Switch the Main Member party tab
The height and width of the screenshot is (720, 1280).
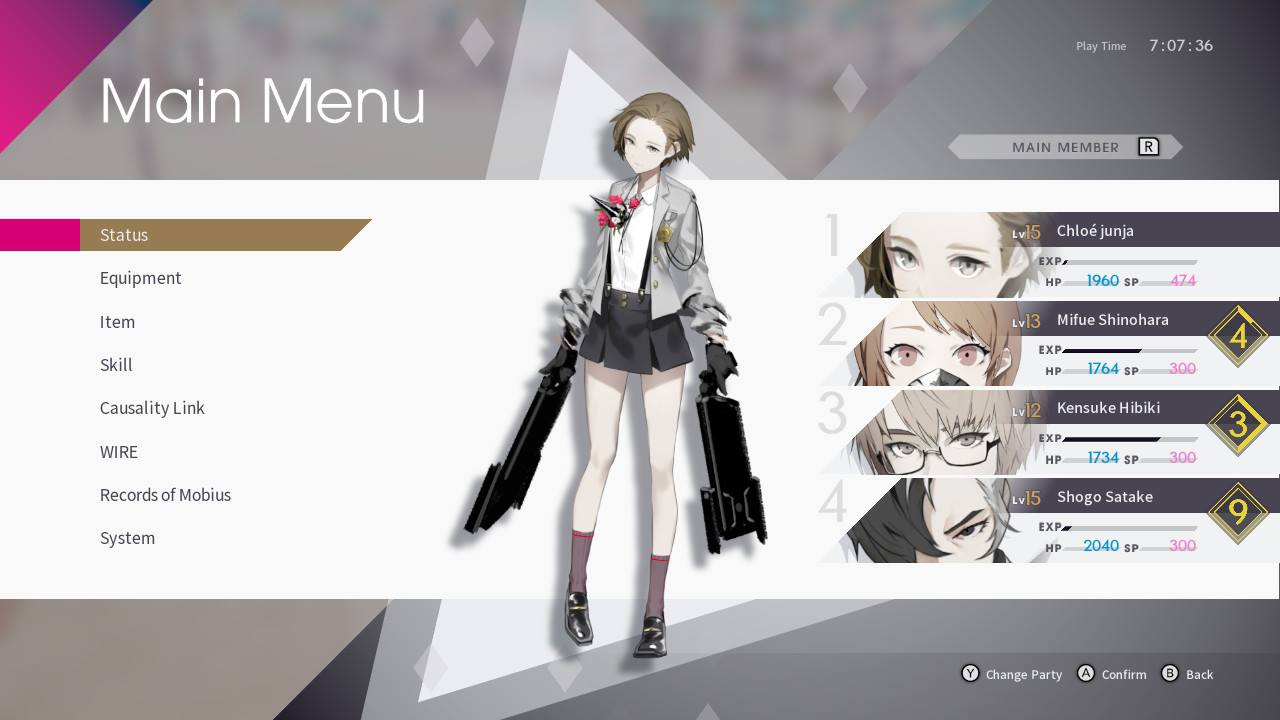(x=1066, y=147)
